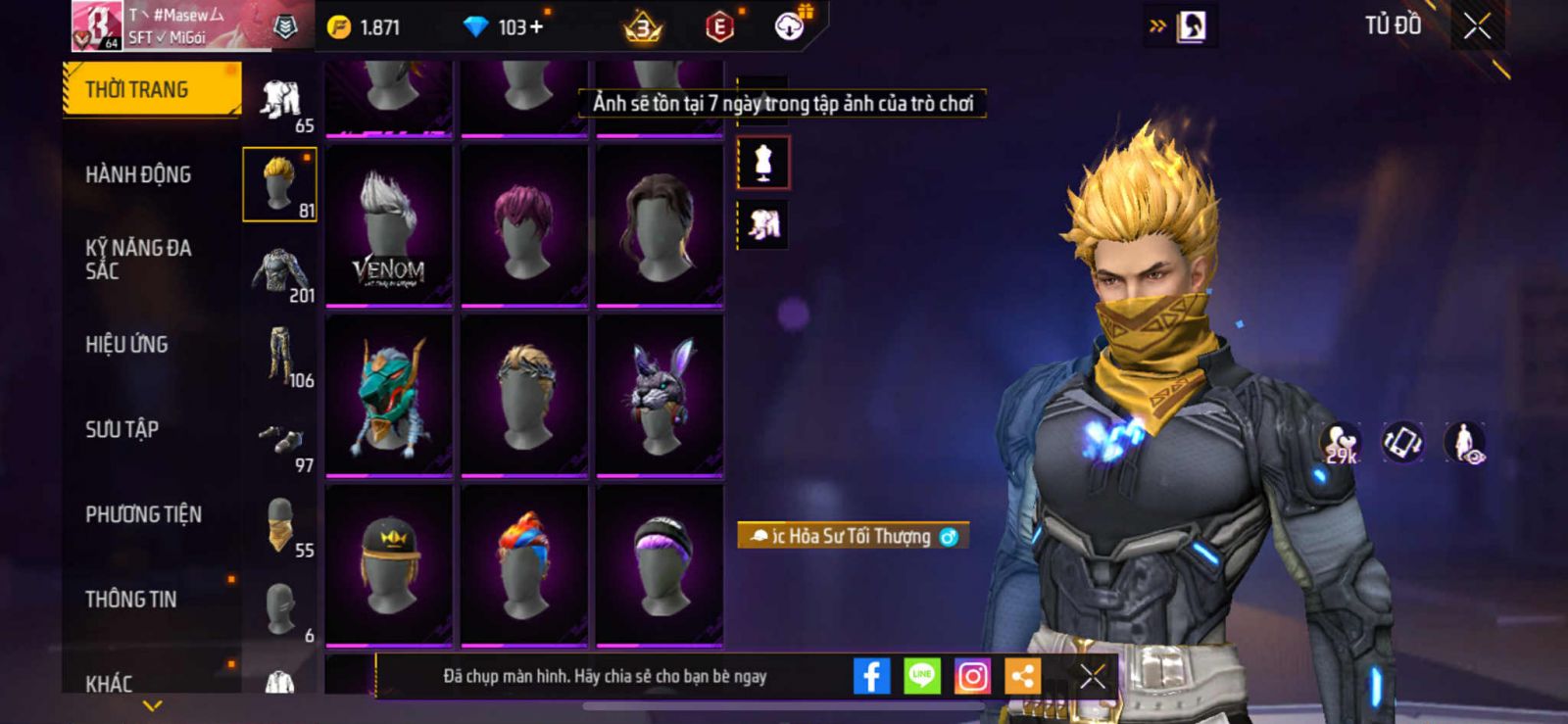This screenshot has height=724, width=1568.
Task: Open the HIỆU ỨNG section
Action: coord(126,344)
